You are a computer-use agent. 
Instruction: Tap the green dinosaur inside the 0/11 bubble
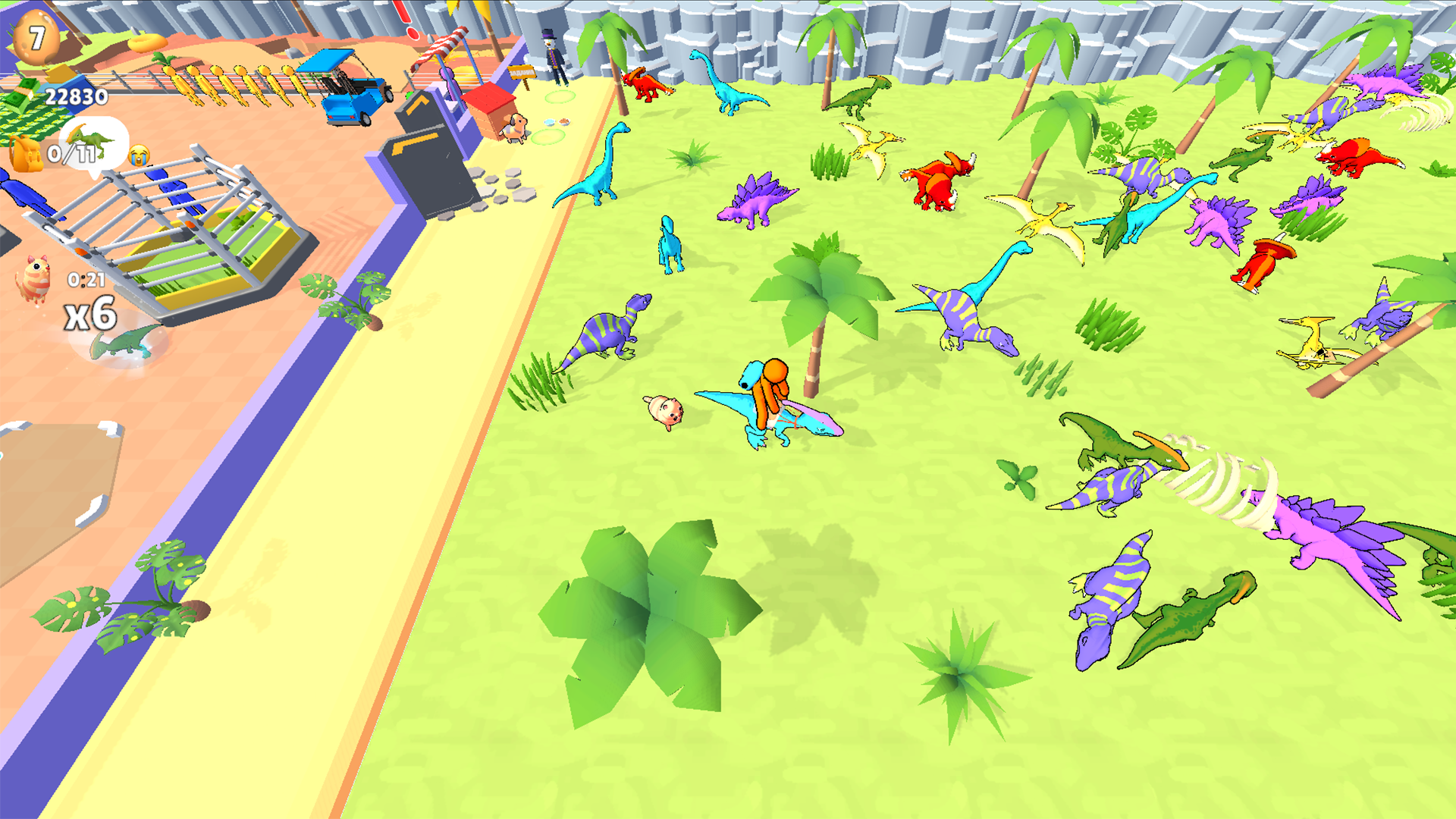click(x=90, y=139)
